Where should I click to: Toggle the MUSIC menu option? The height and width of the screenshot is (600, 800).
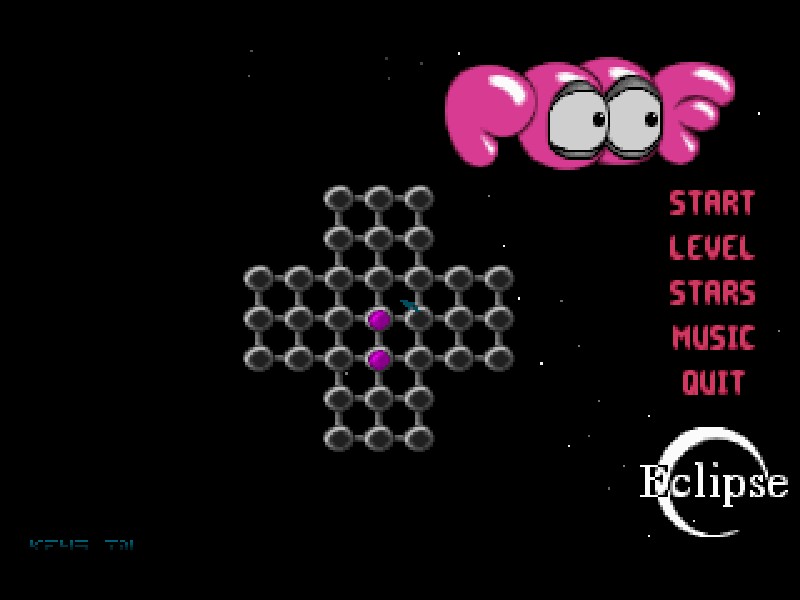[712, 338]
